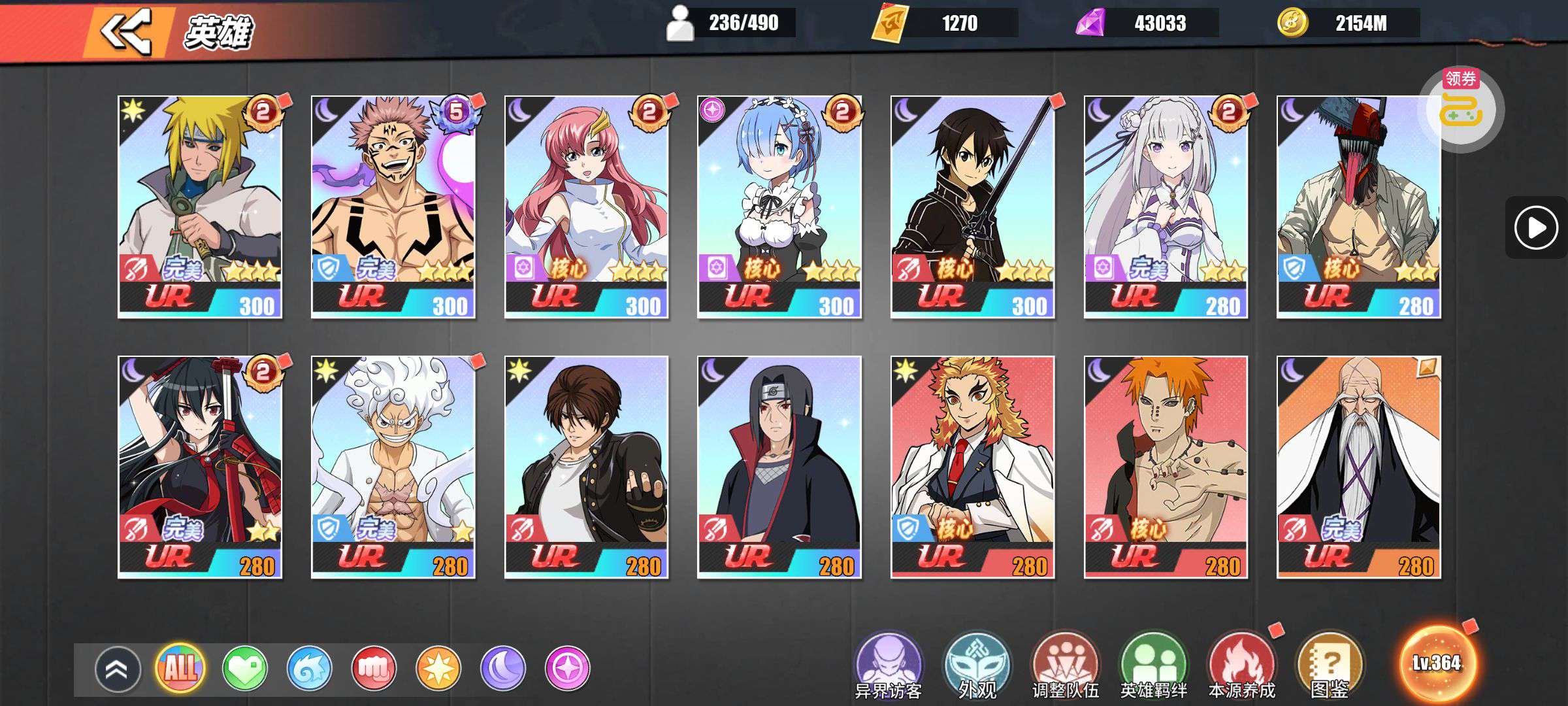Select the black-clad swordsman hero card

pos(972,207)
